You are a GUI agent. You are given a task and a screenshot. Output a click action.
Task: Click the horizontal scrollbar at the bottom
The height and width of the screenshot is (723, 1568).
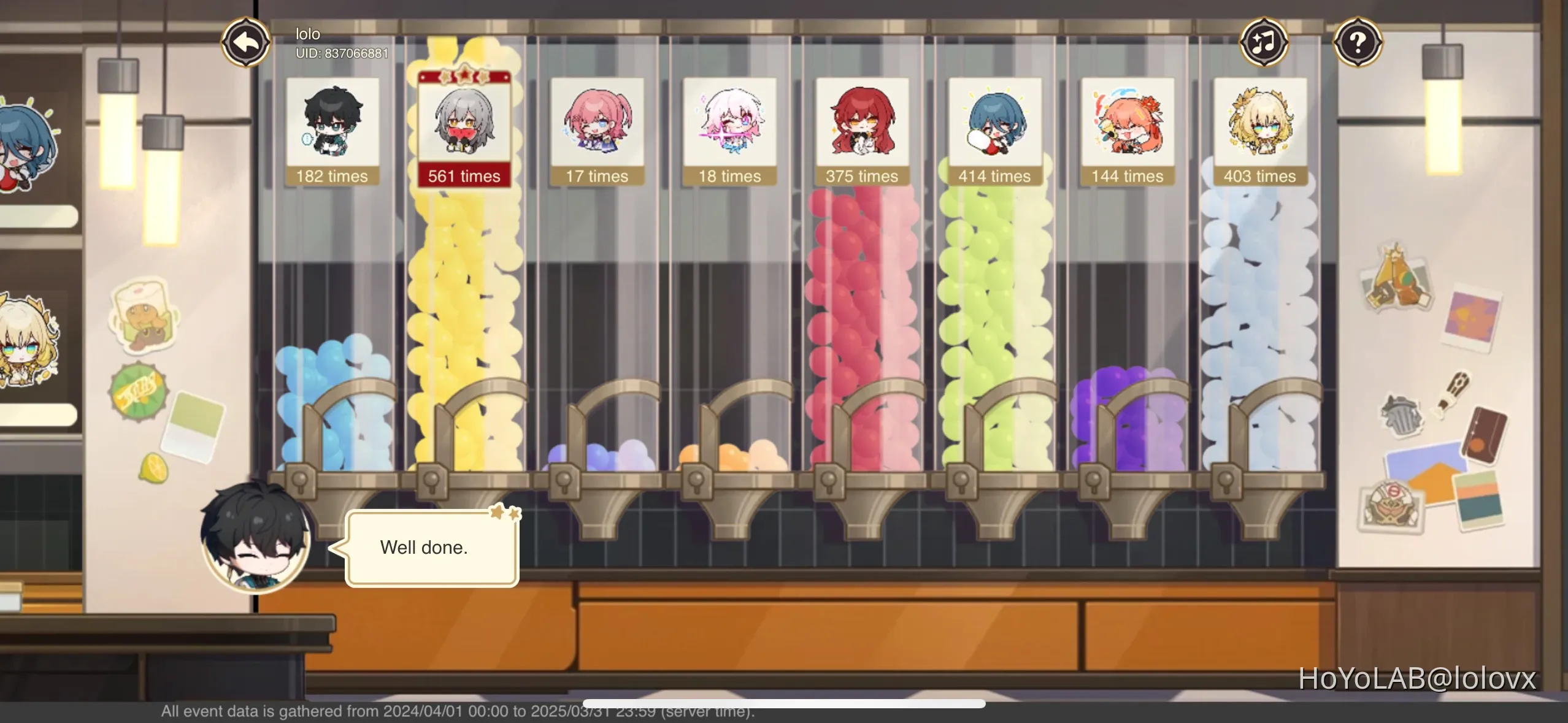tap(785, 704)
